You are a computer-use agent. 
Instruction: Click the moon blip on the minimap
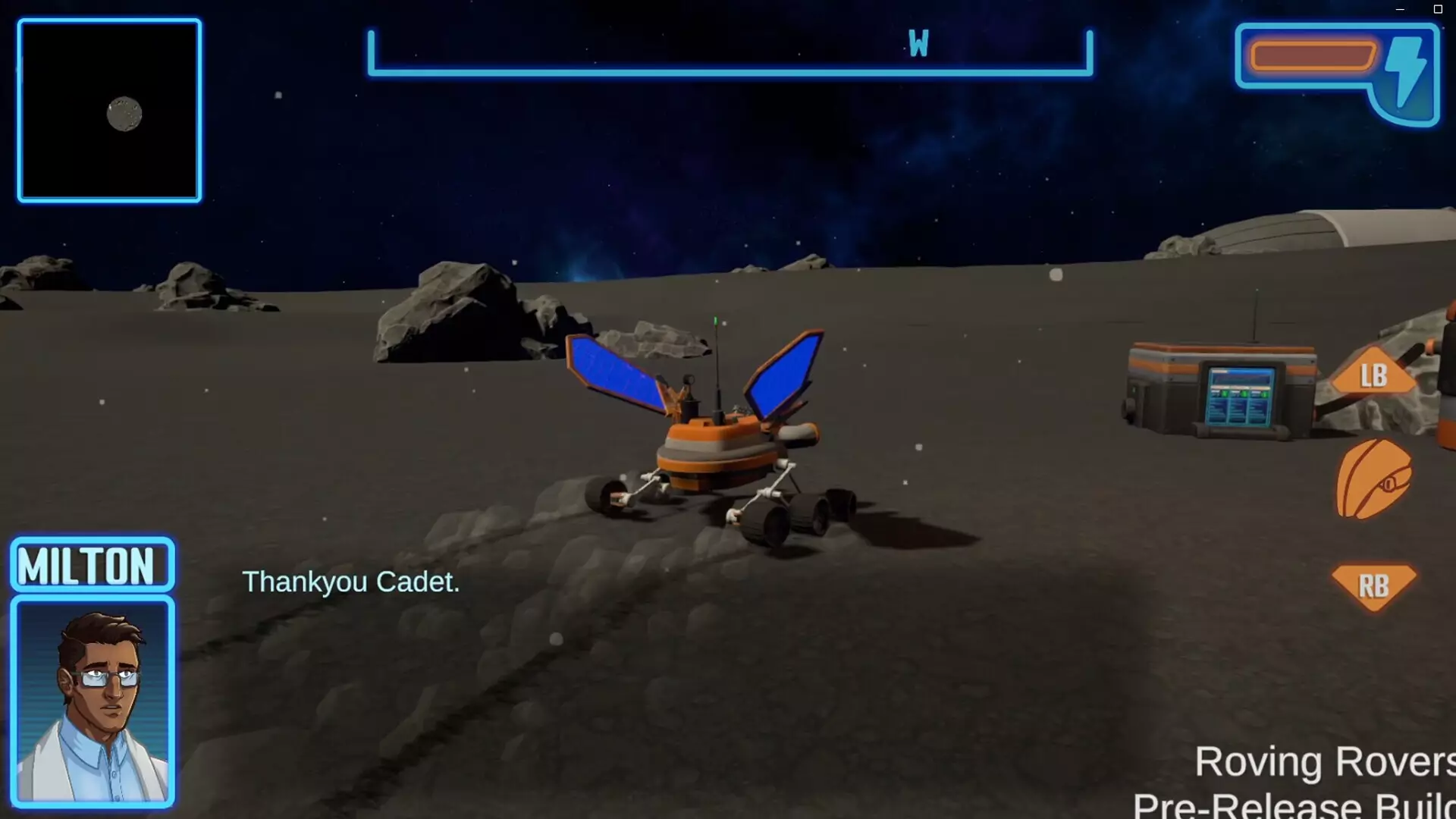(x=126, y=115)
